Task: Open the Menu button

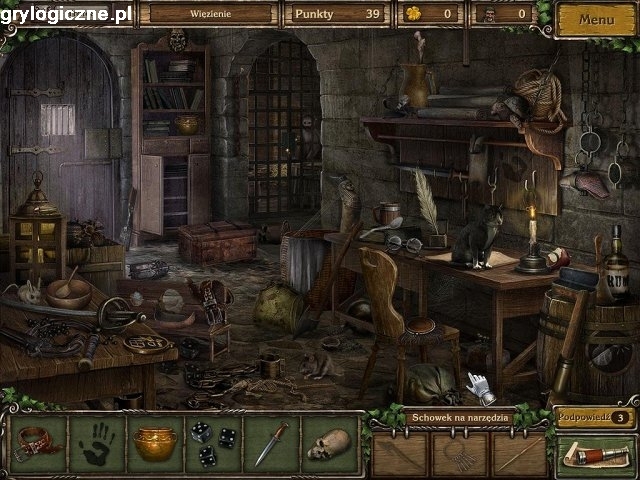Action: click(596, 19)
